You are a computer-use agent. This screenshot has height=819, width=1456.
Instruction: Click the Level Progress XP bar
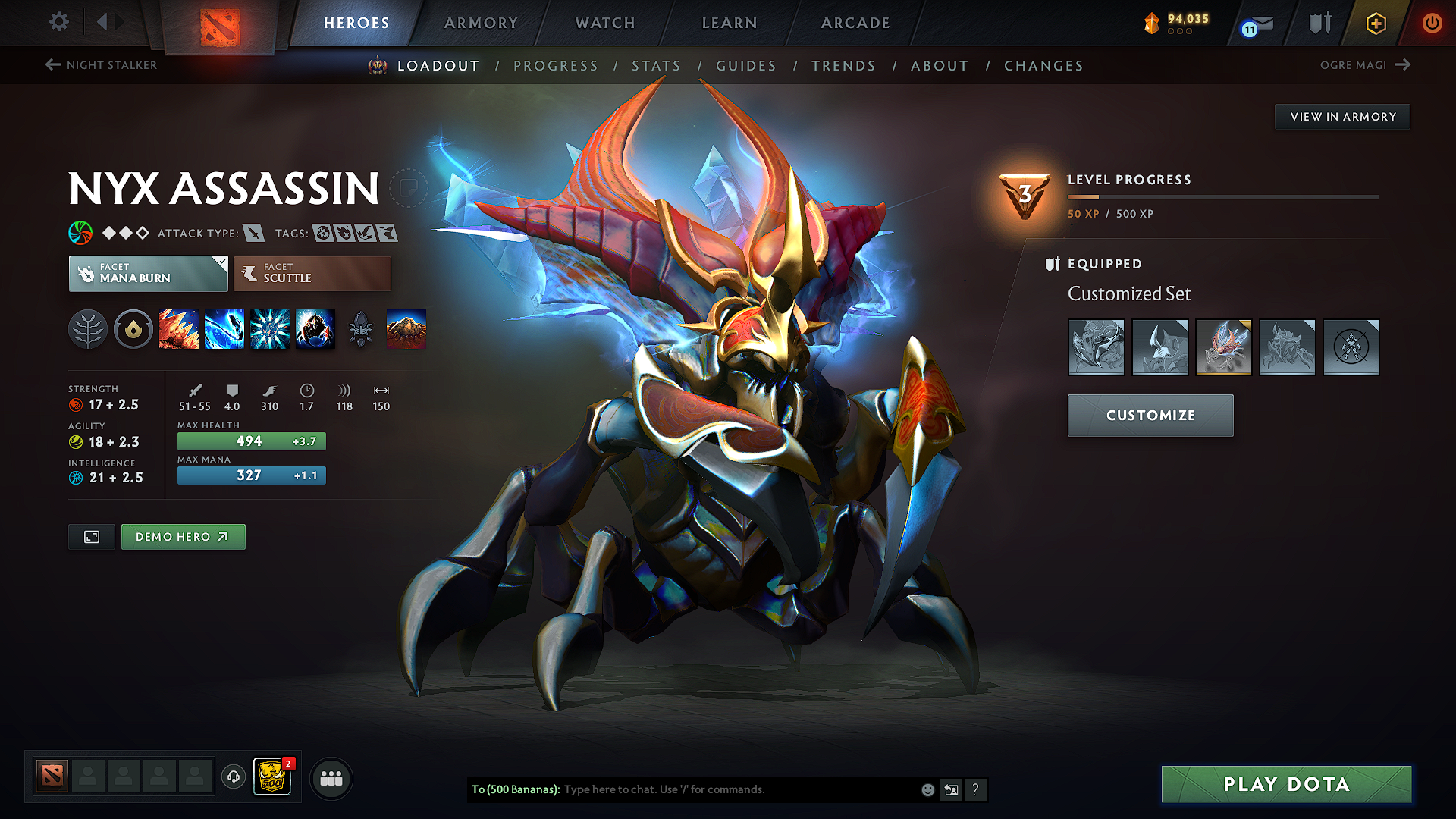[1221, 199]
